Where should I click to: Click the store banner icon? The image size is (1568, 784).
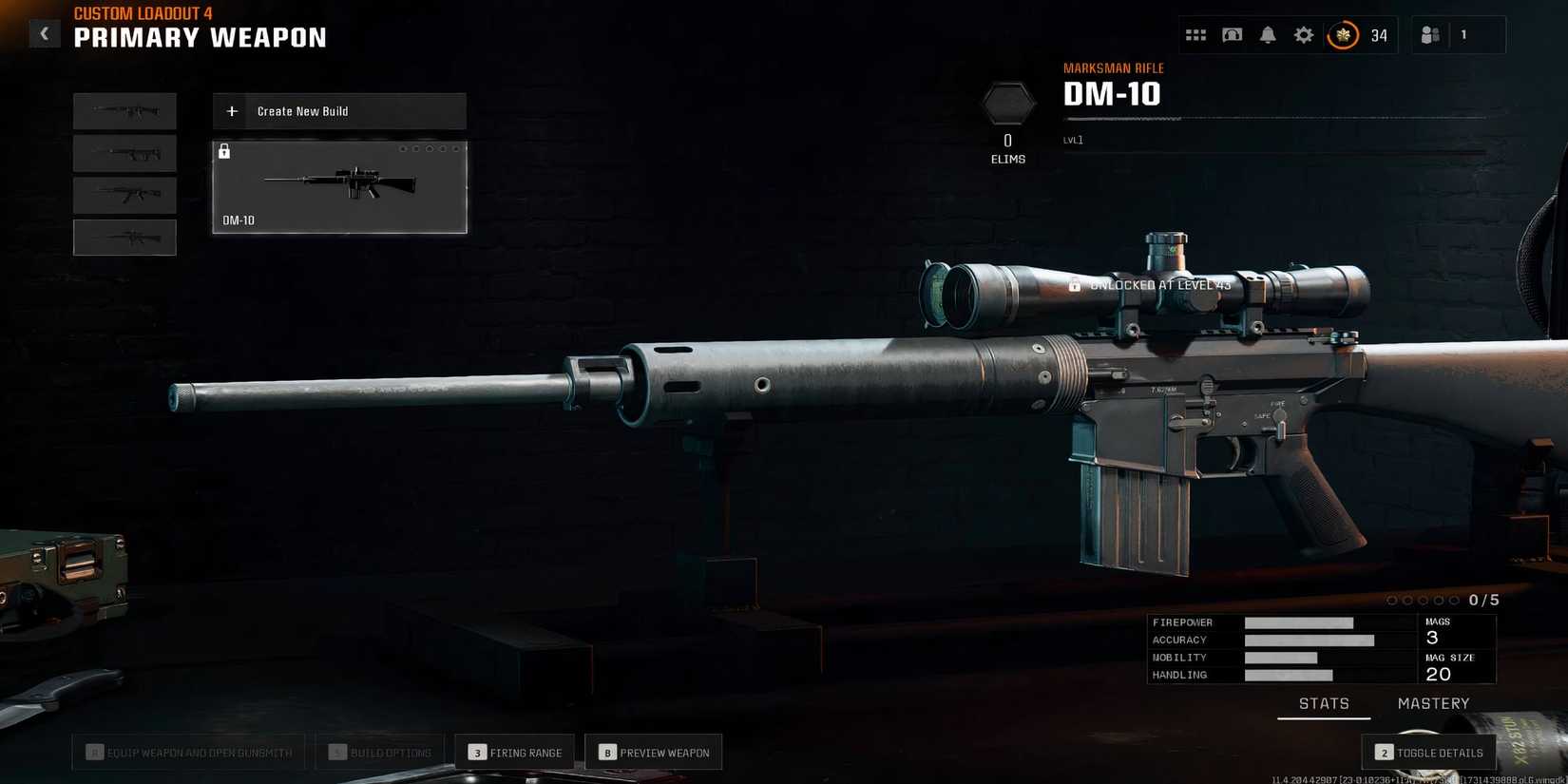tap(1231, 34)
